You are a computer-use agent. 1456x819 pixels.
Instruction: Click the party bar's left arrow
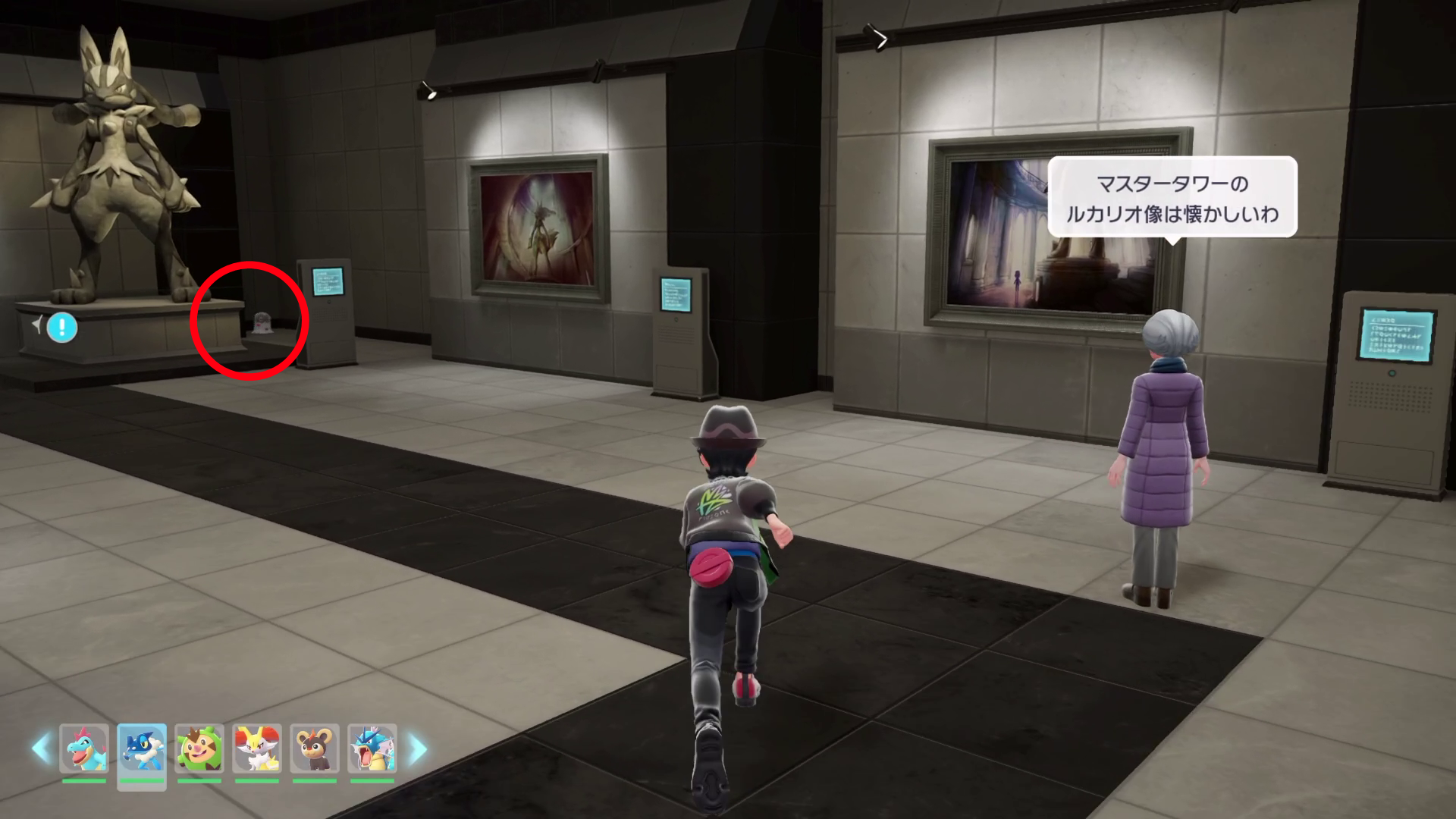[41, 748]
